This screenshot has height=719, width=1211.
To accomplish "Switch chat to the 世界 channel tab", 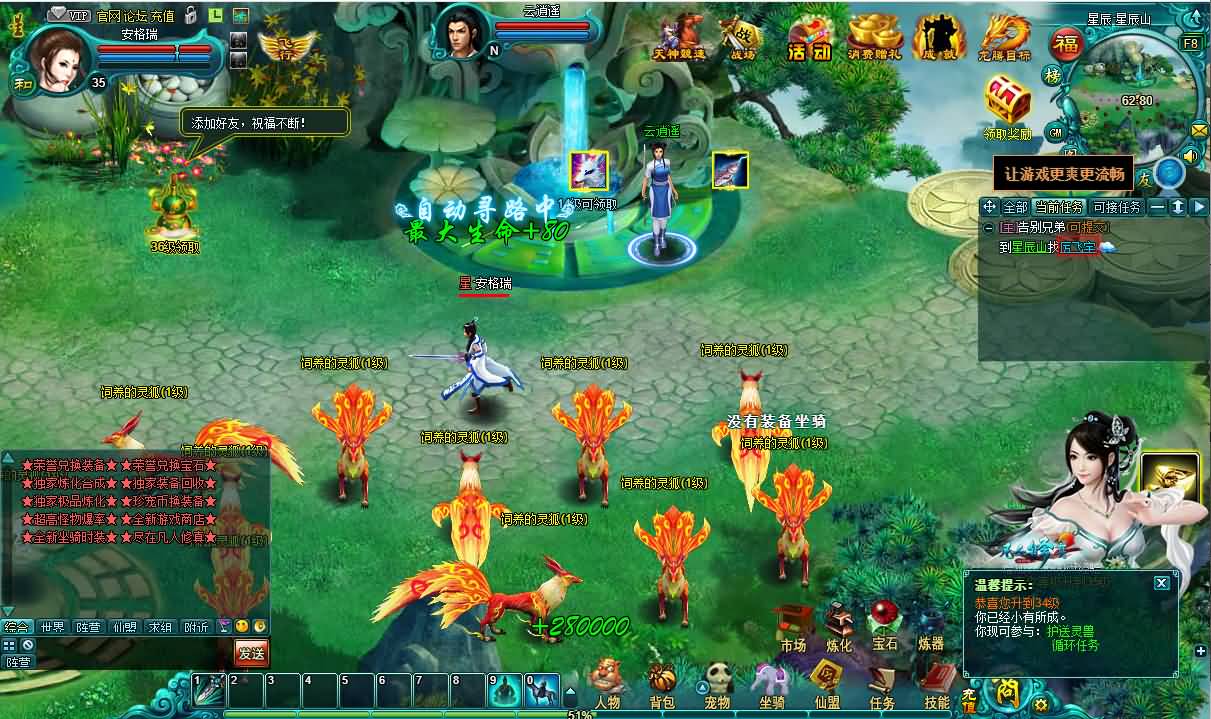I will point(52,627).
